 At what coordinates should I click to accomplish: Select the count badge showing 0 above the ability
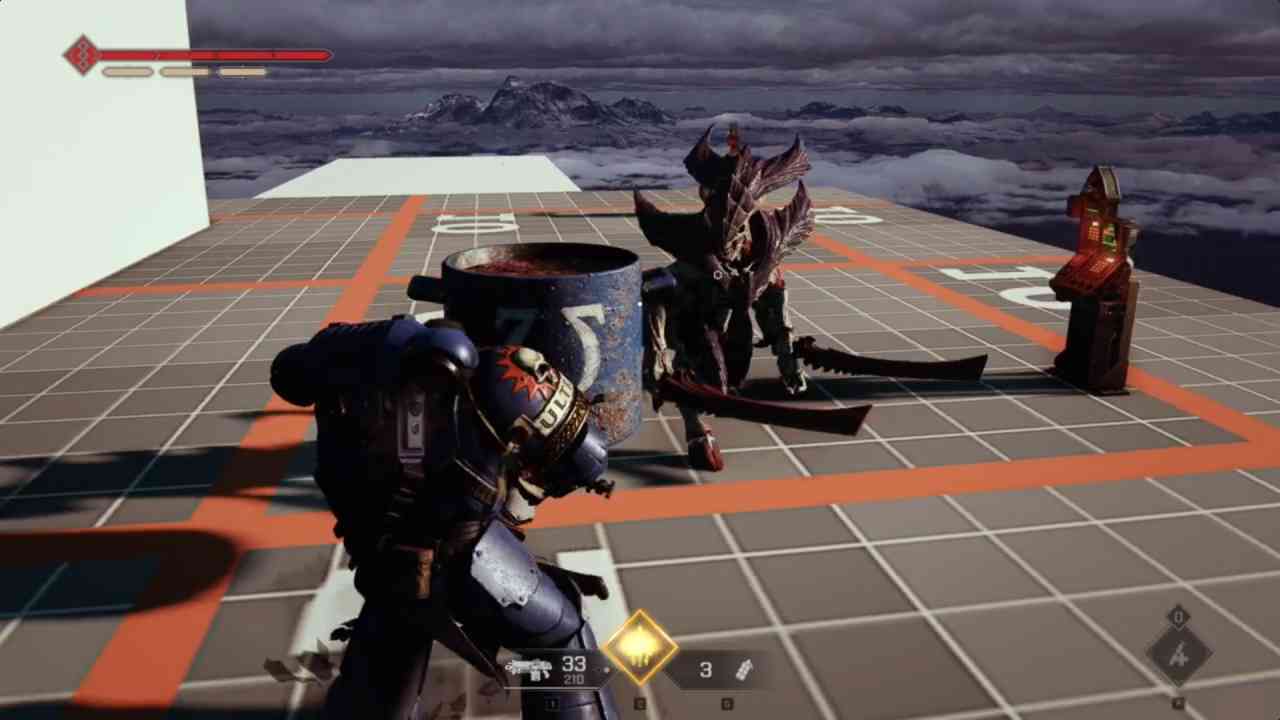coord(1179,615)
